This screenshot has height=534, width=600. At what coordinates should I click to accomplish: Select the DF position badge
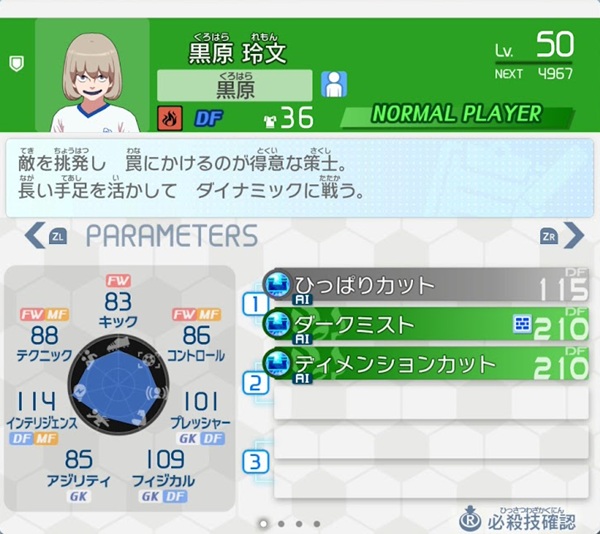pos(208,118)
